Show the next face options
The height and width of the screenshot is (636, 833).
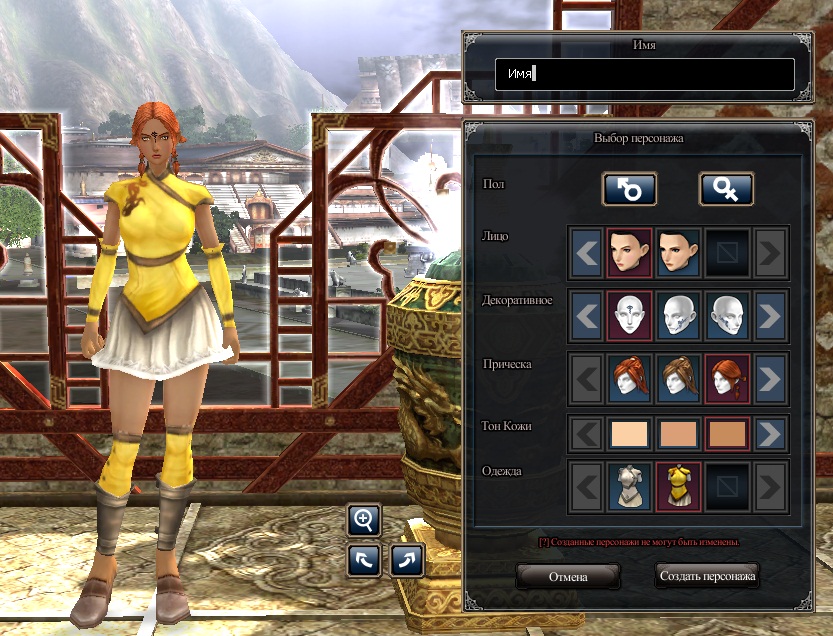pyautogui.click(x=770, y=253)
